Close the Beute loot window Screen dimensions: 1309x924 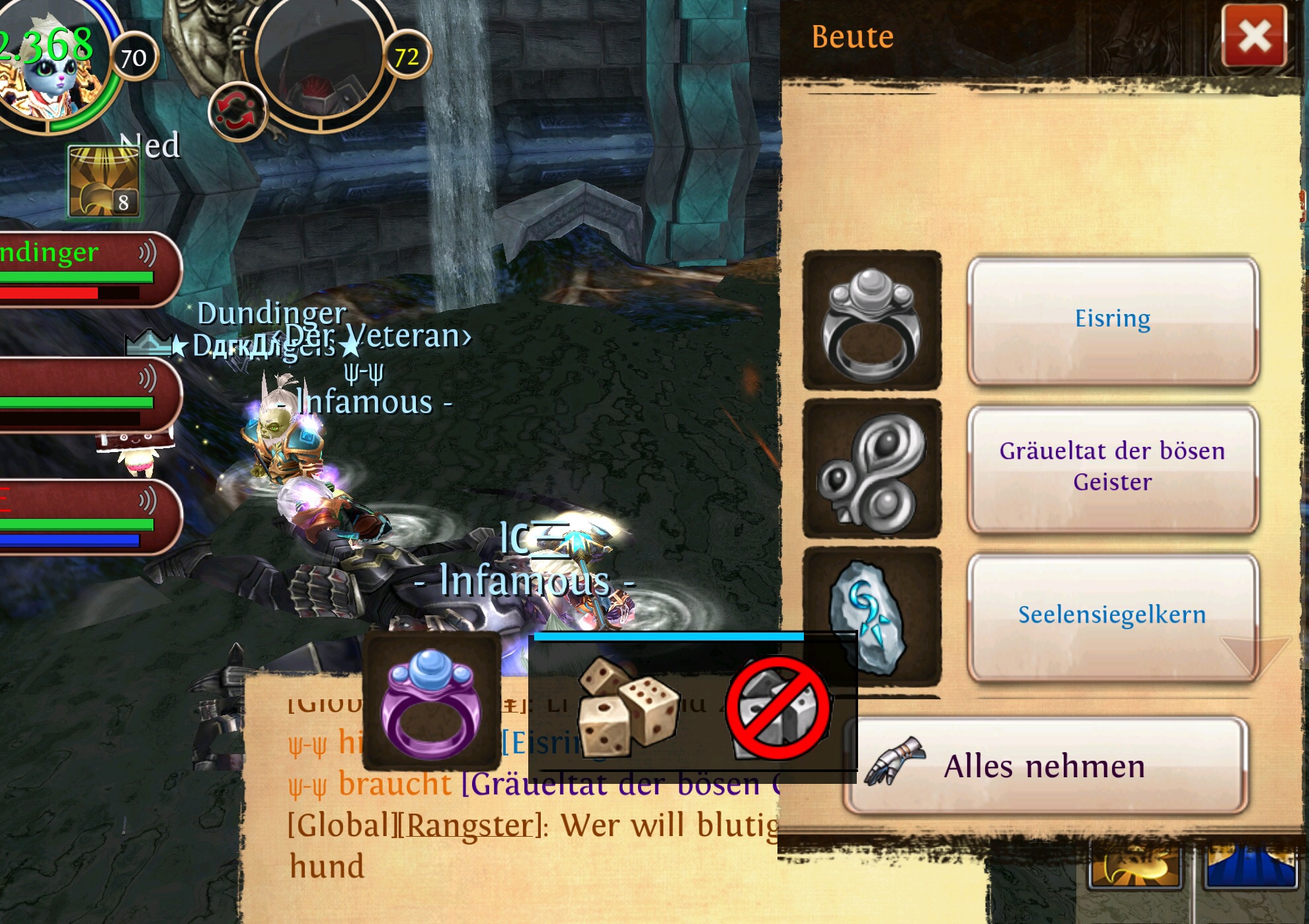1253,36
